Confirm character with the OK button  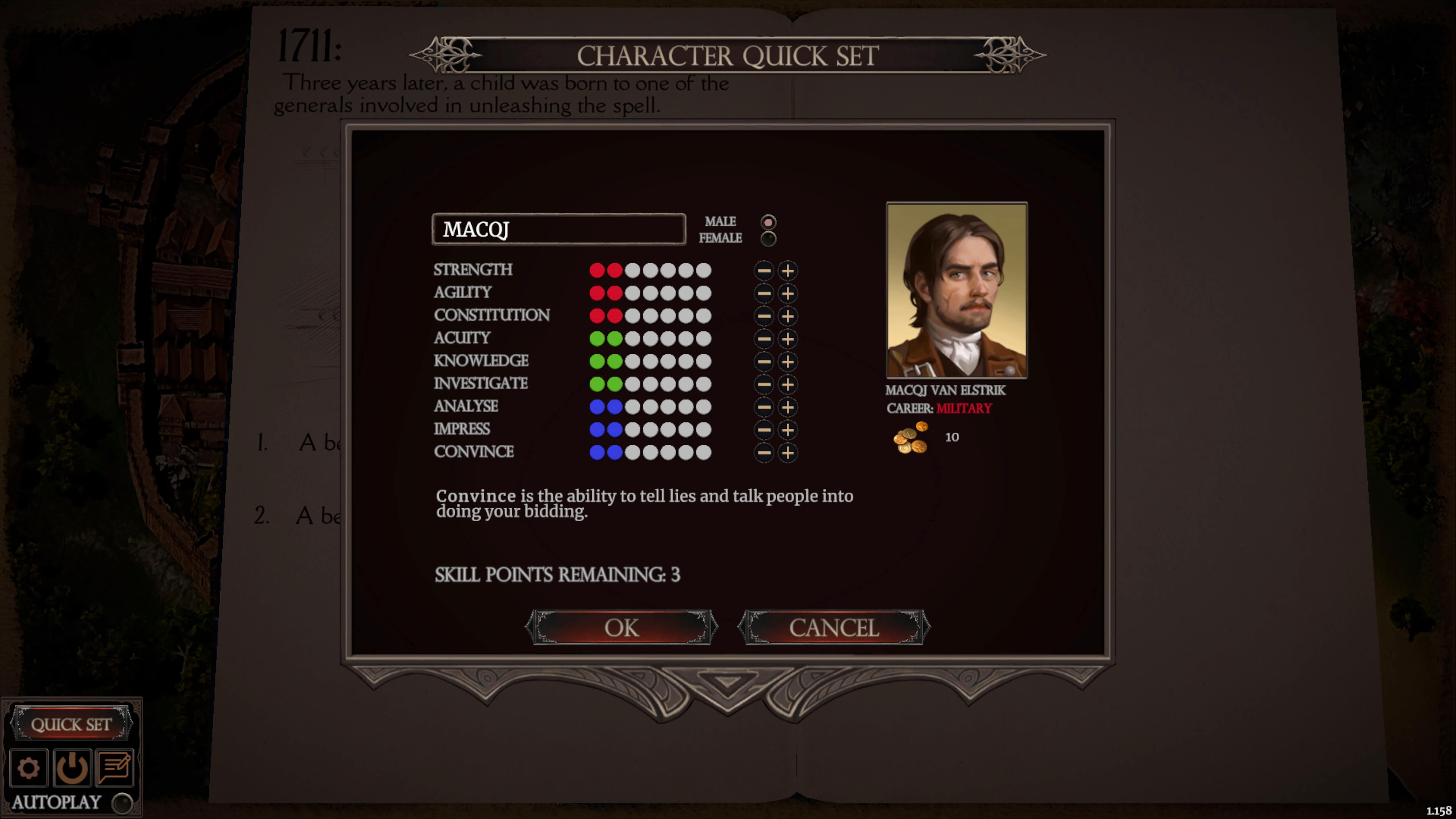[622, 626]
